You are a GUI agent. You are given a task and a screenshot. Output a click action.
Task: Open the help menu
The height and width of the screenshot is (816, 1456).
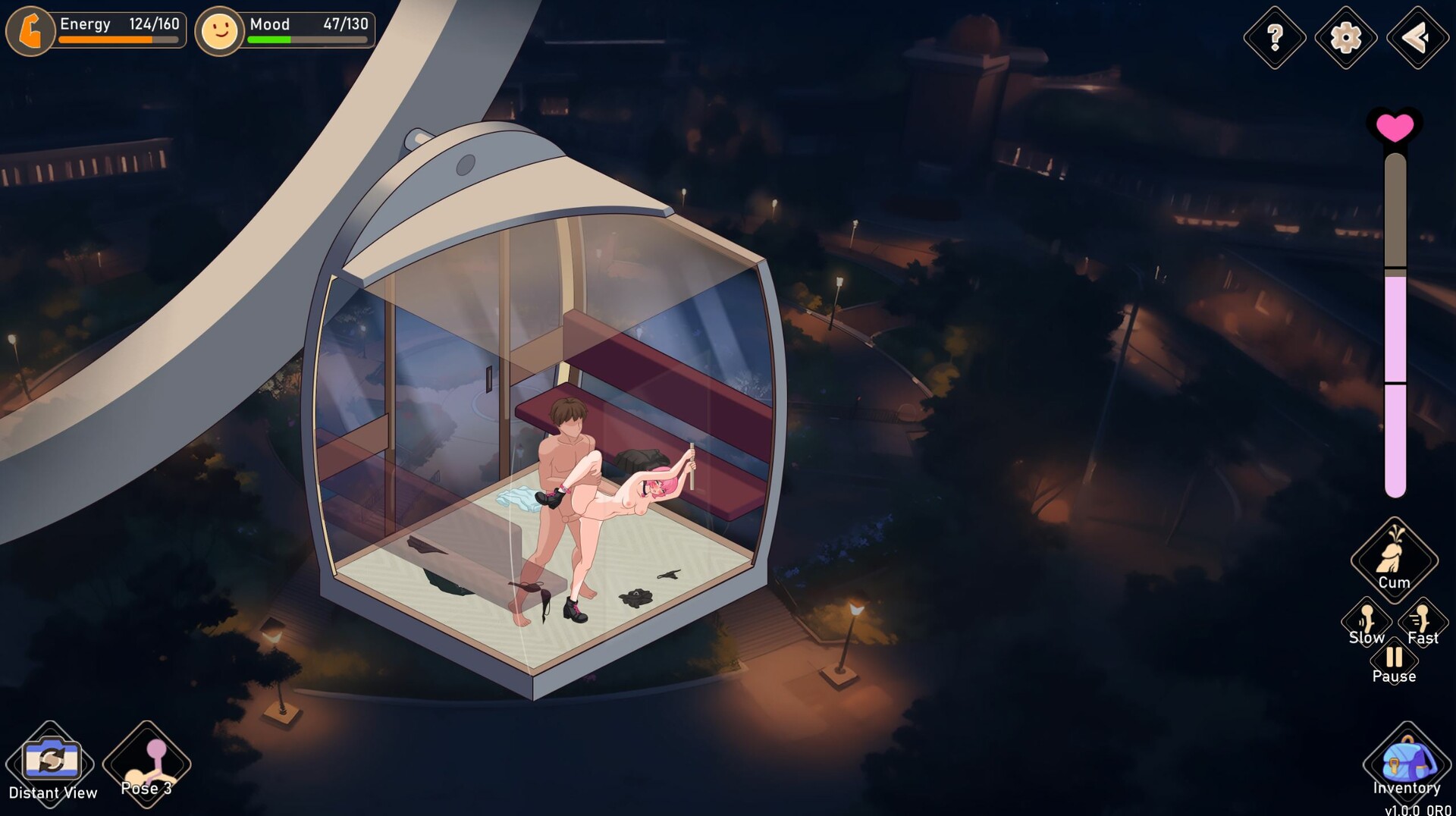click(x=1276, y=35)
